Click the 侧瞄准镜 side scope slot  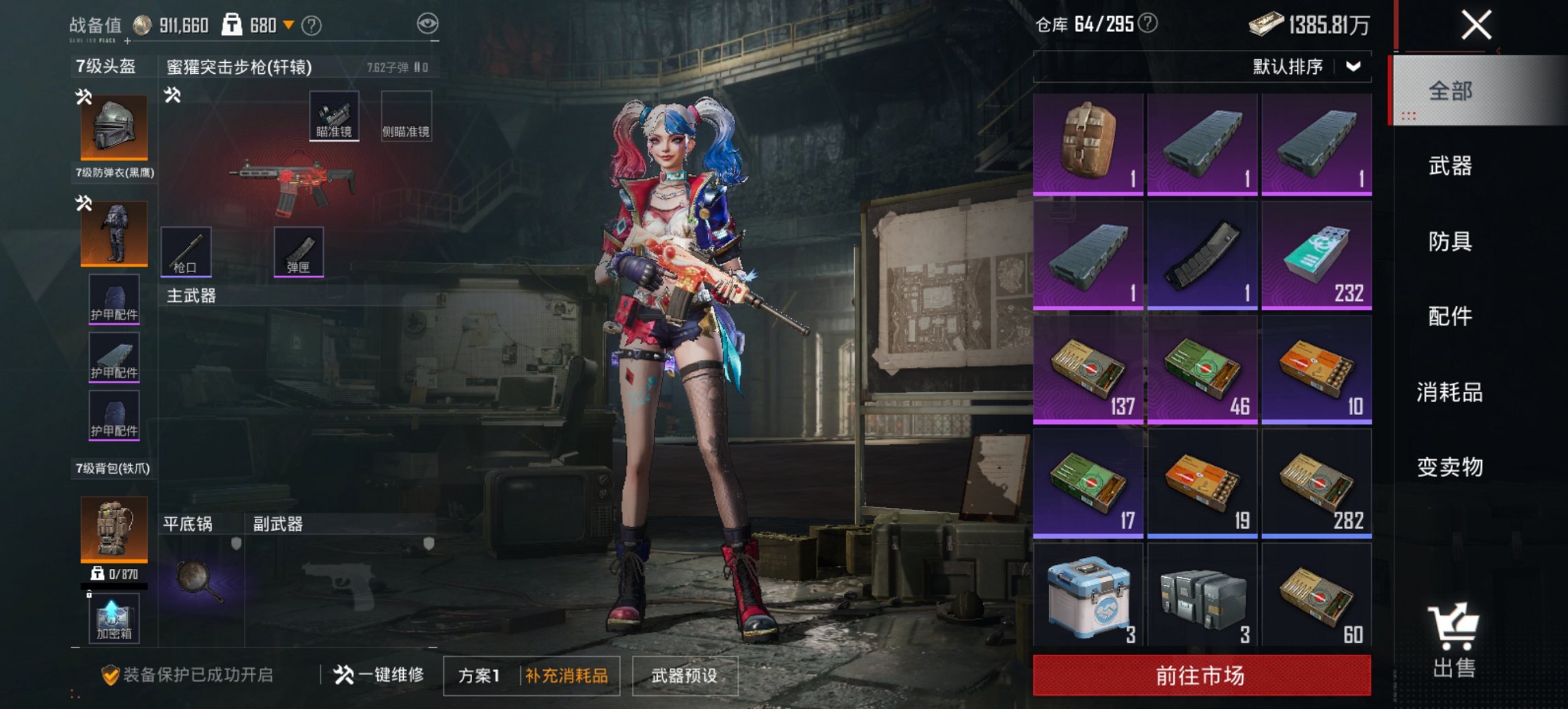404,114
